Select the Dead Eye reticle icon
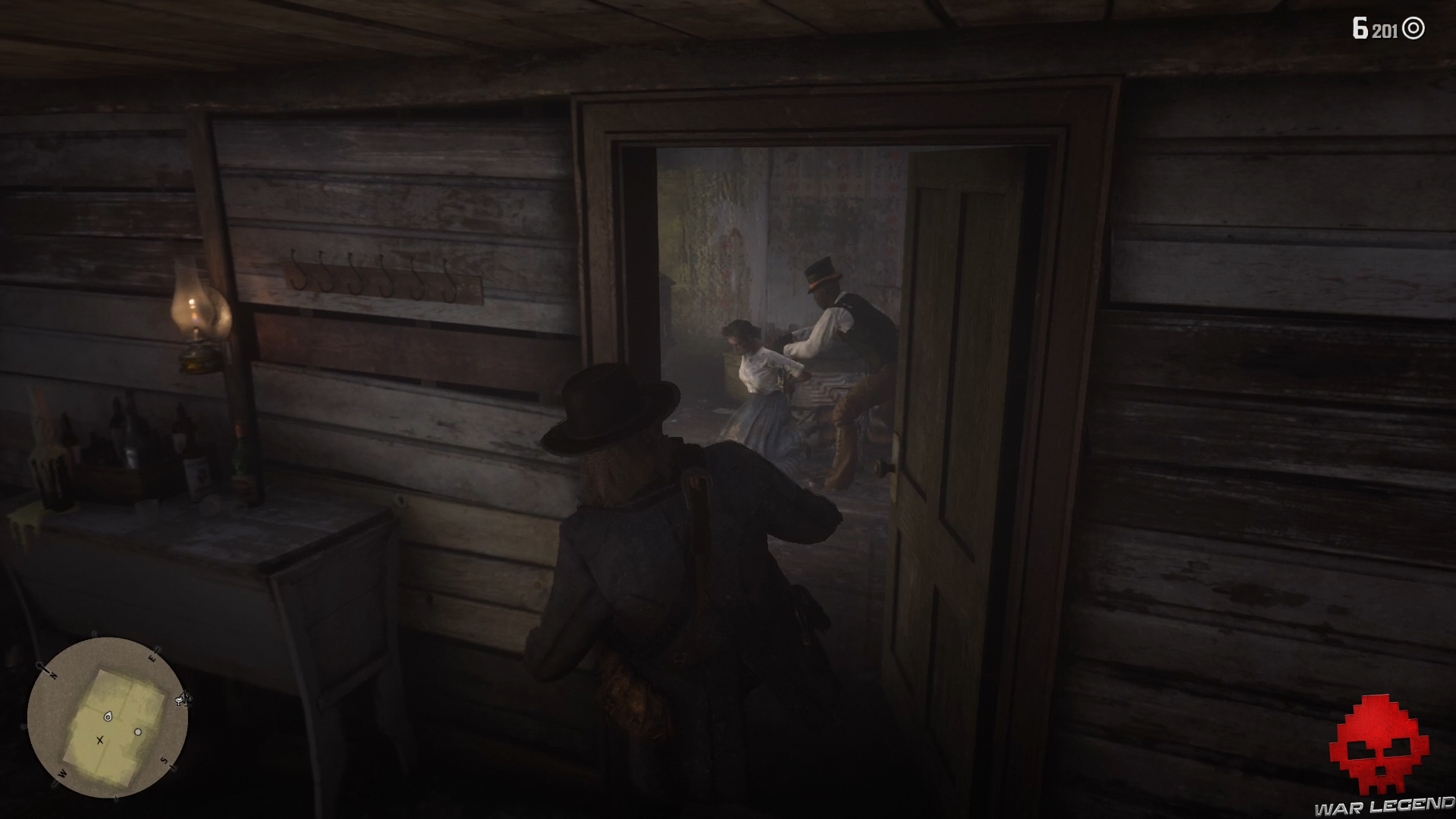Viewport: 1456px width, 819px height. (1414, 28)
